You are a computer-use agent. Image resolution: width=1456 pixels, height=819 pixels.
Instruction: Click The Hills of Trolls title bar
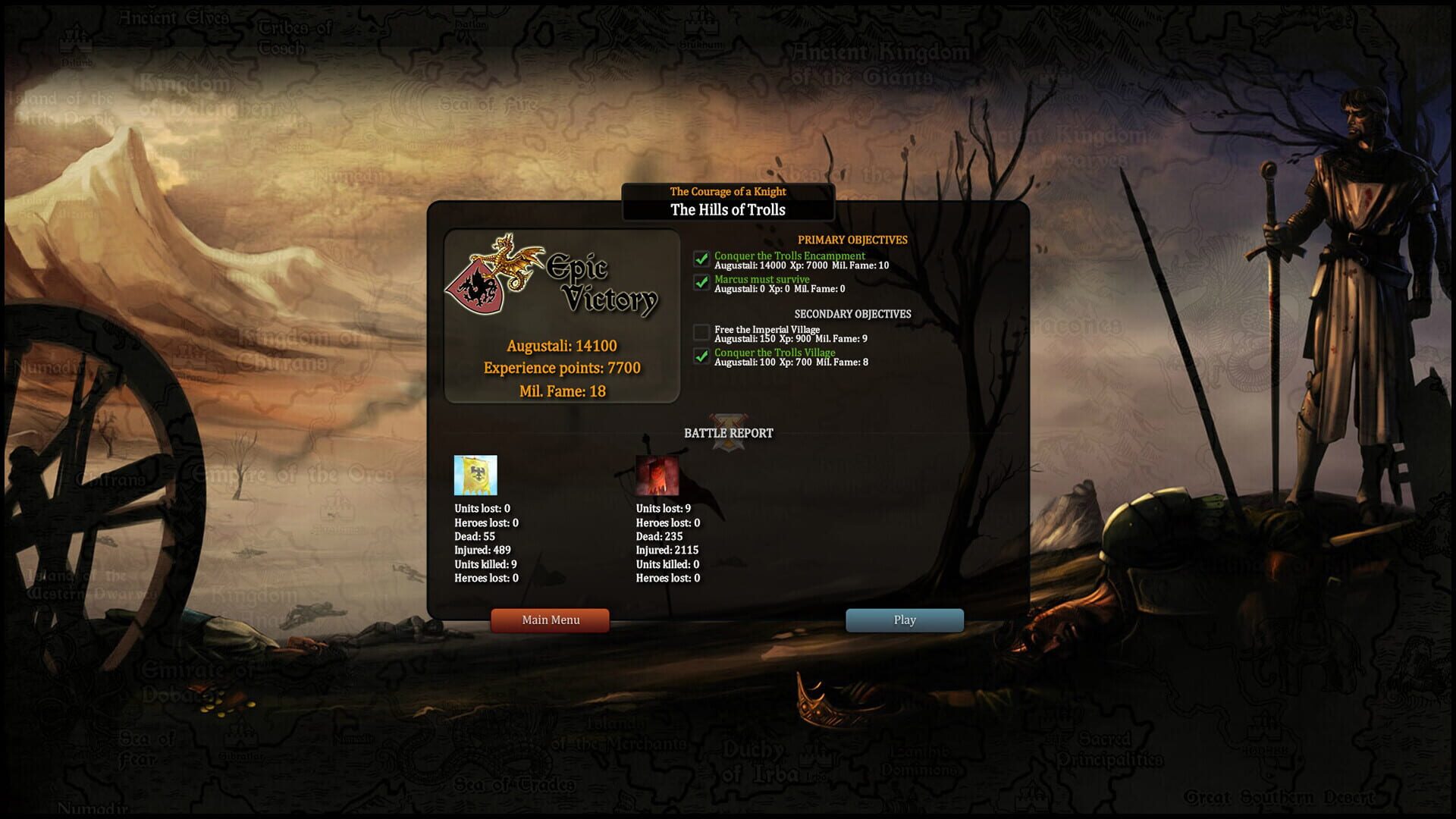click(x=727, y=210)
